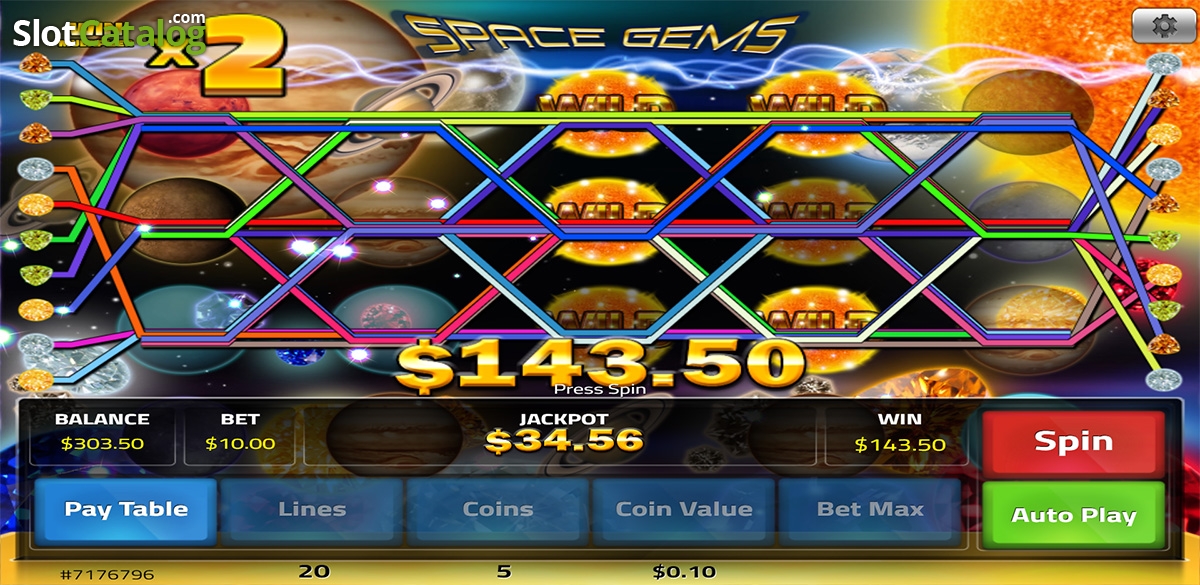The width and height of the screenshot is (1200, 585).
Task: Choose Bet Max
Action: pos(870,509)
